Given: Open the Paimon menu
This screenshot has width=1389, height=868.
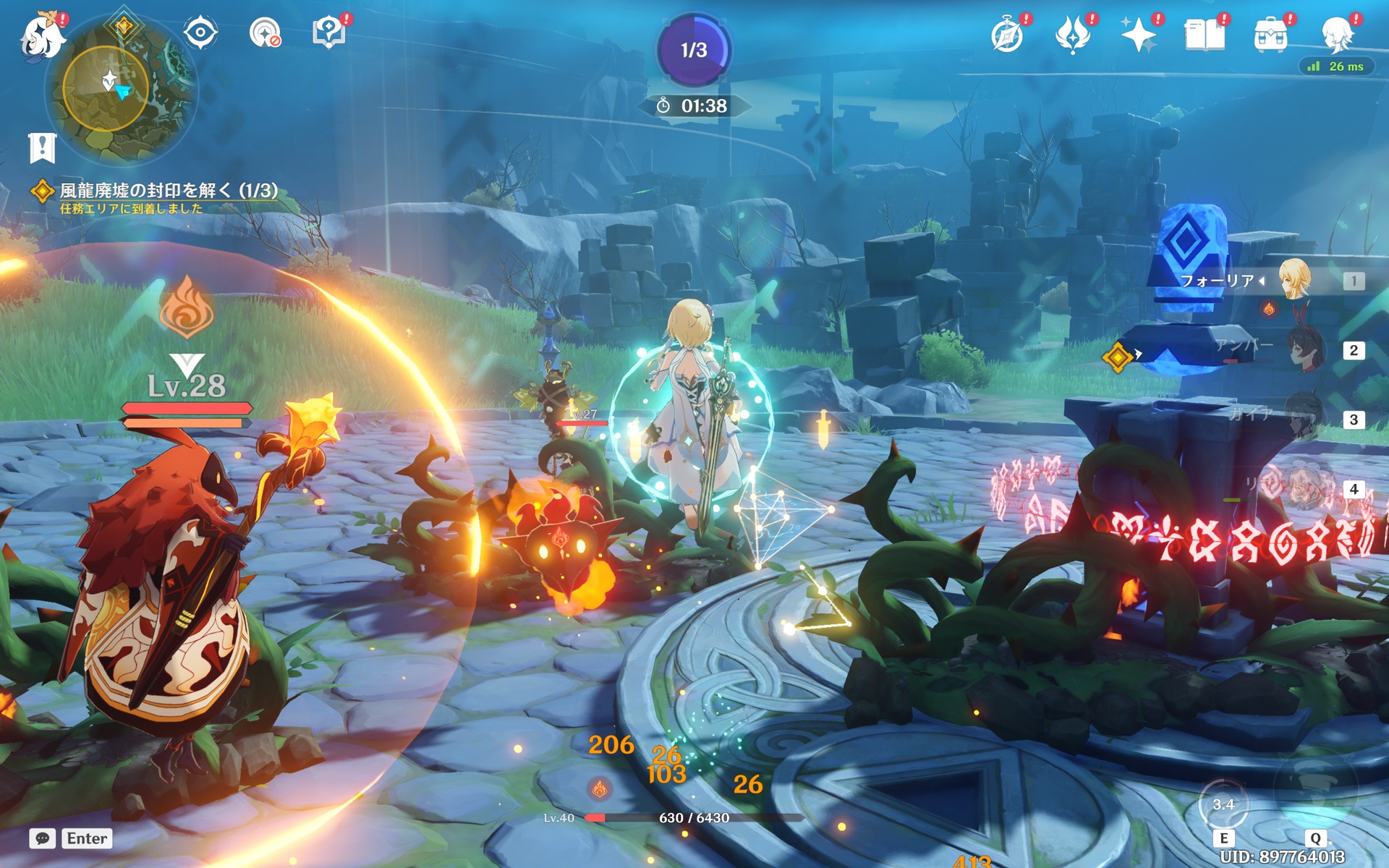Looking at the screenshot, I should (42, 35).
